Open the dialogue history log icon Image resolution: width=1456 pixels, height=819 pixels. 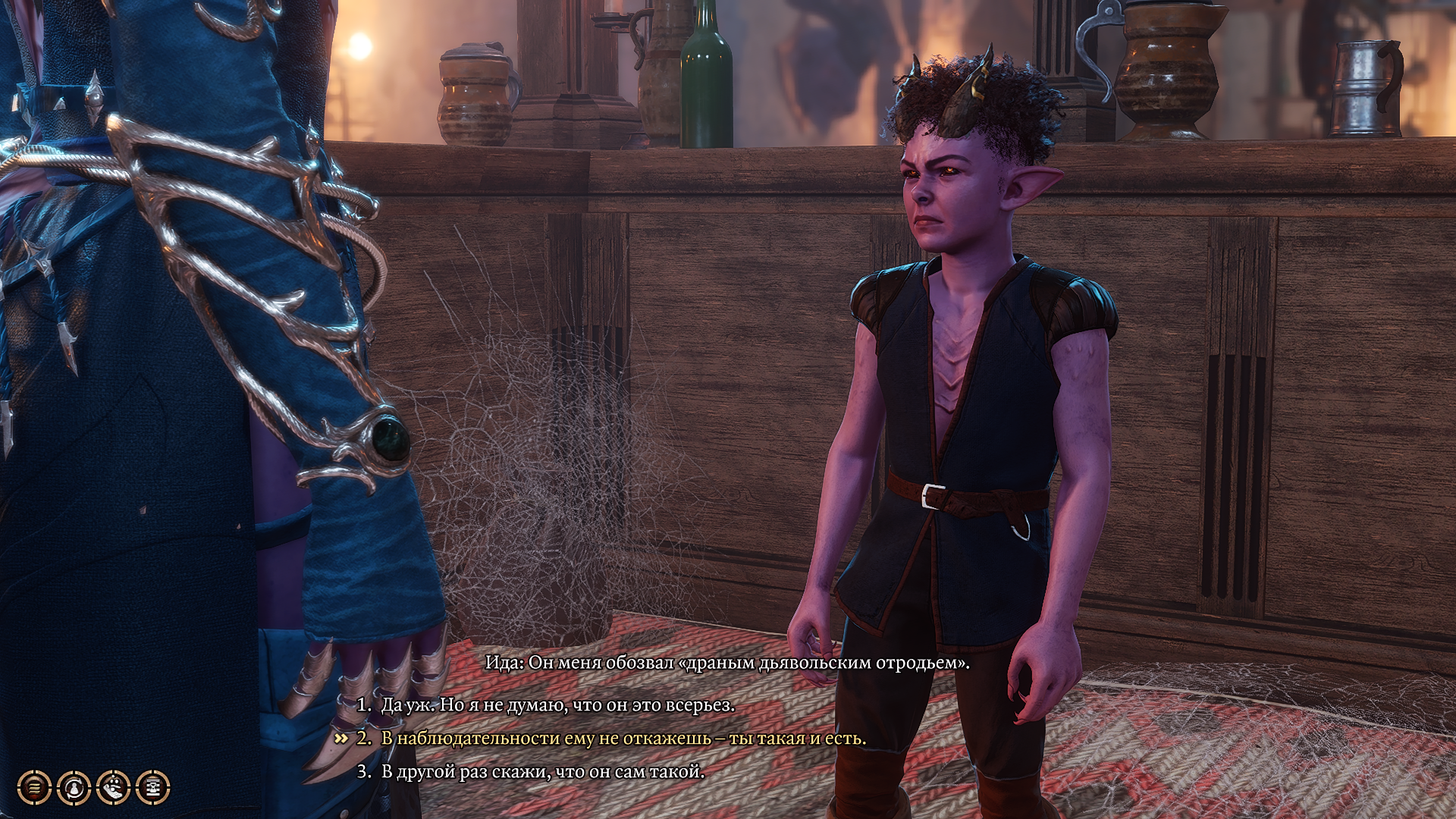(34, 789)
